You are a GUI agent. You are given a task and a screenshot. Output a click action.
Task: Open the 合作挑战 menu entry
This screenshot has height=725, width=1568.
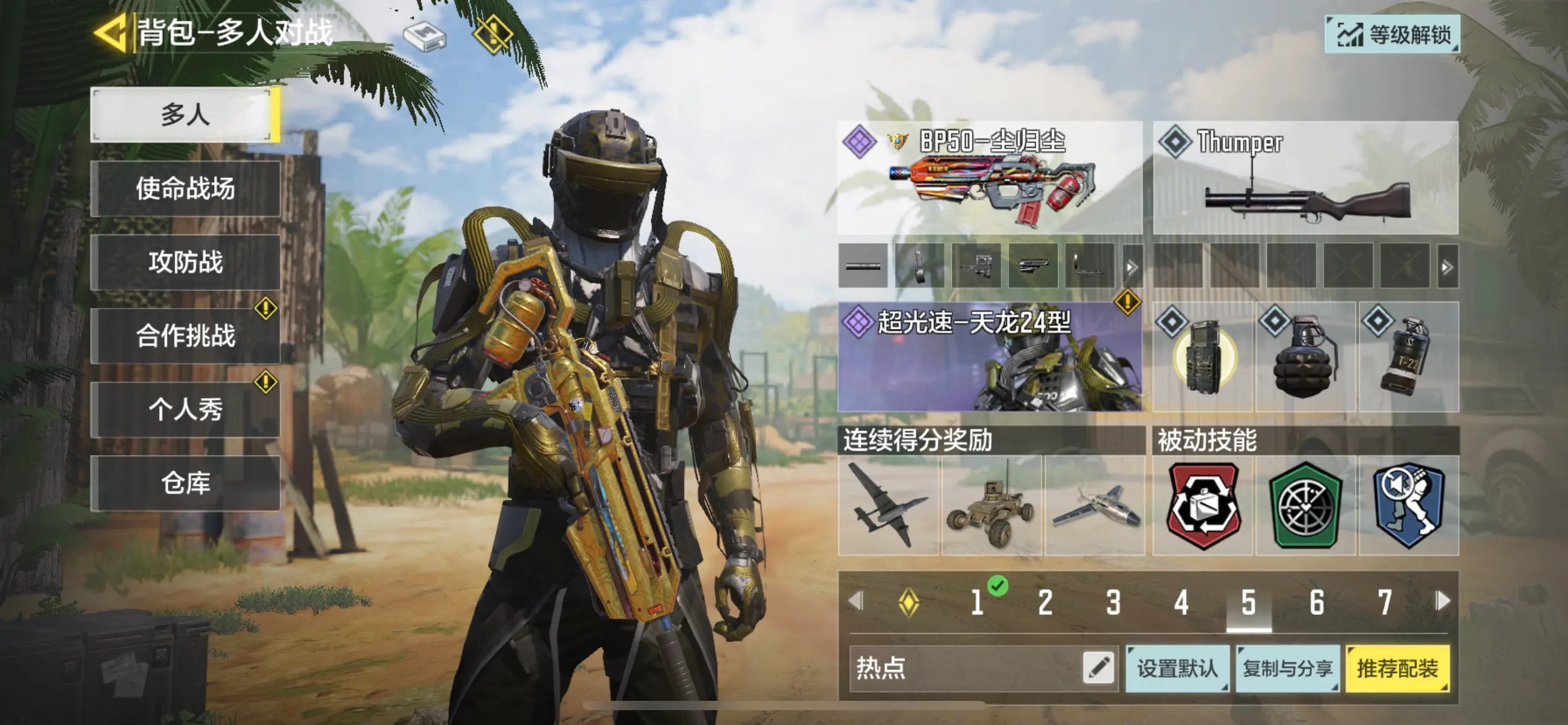click(185, 336)
